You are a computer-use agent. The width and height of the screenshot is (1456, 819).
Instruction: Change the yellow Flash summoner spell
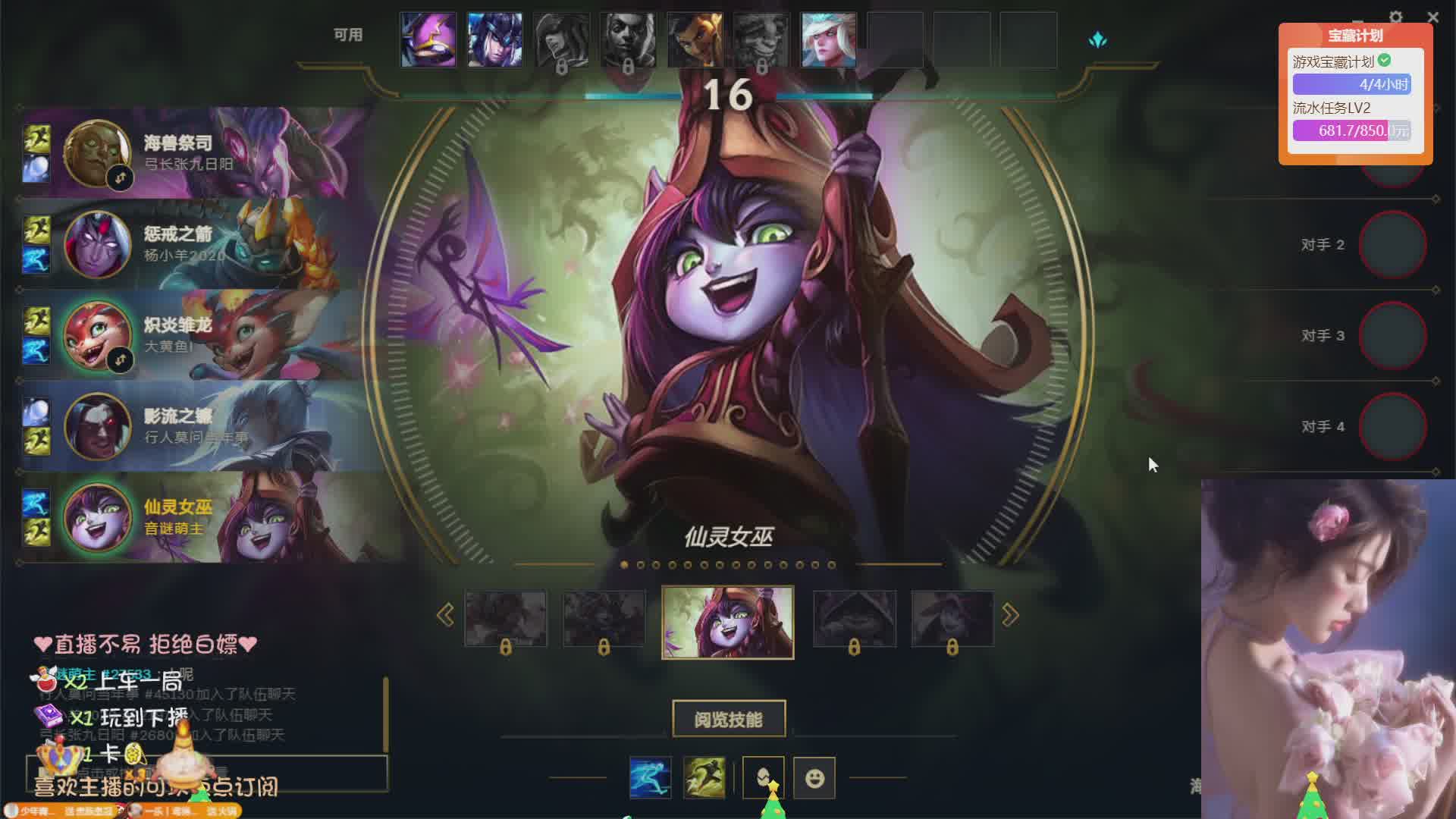point(704,777)
